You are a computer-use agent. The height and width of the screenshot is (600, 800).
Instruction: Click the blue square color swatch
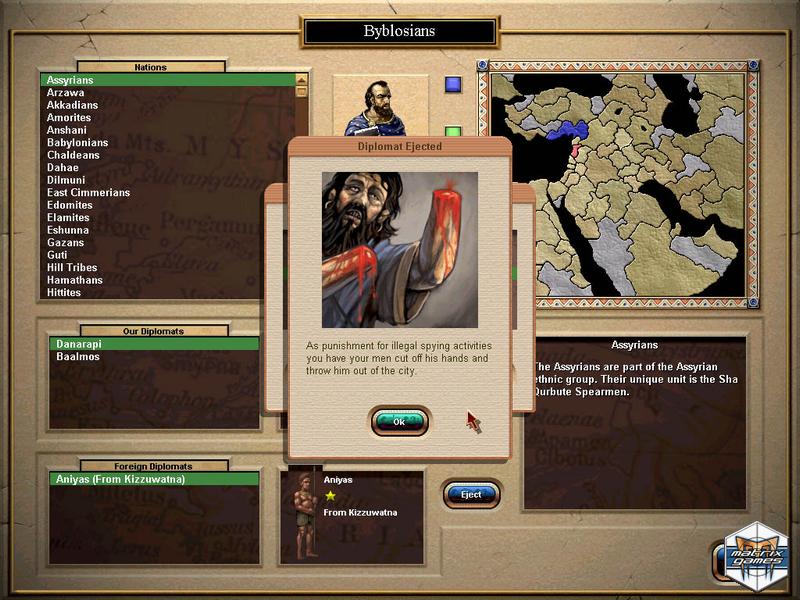(x=453, y=84)
